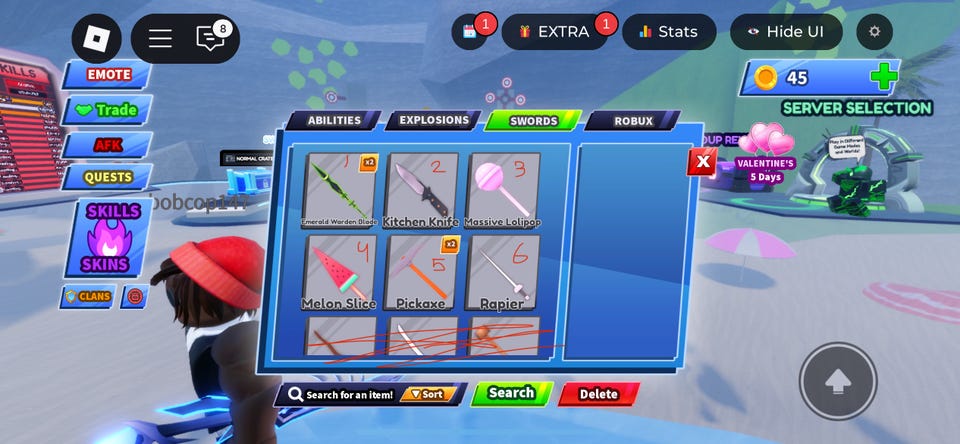Close the inventory panel with the red X
This screenshot has width=960, height=444.
click(702, 161)
